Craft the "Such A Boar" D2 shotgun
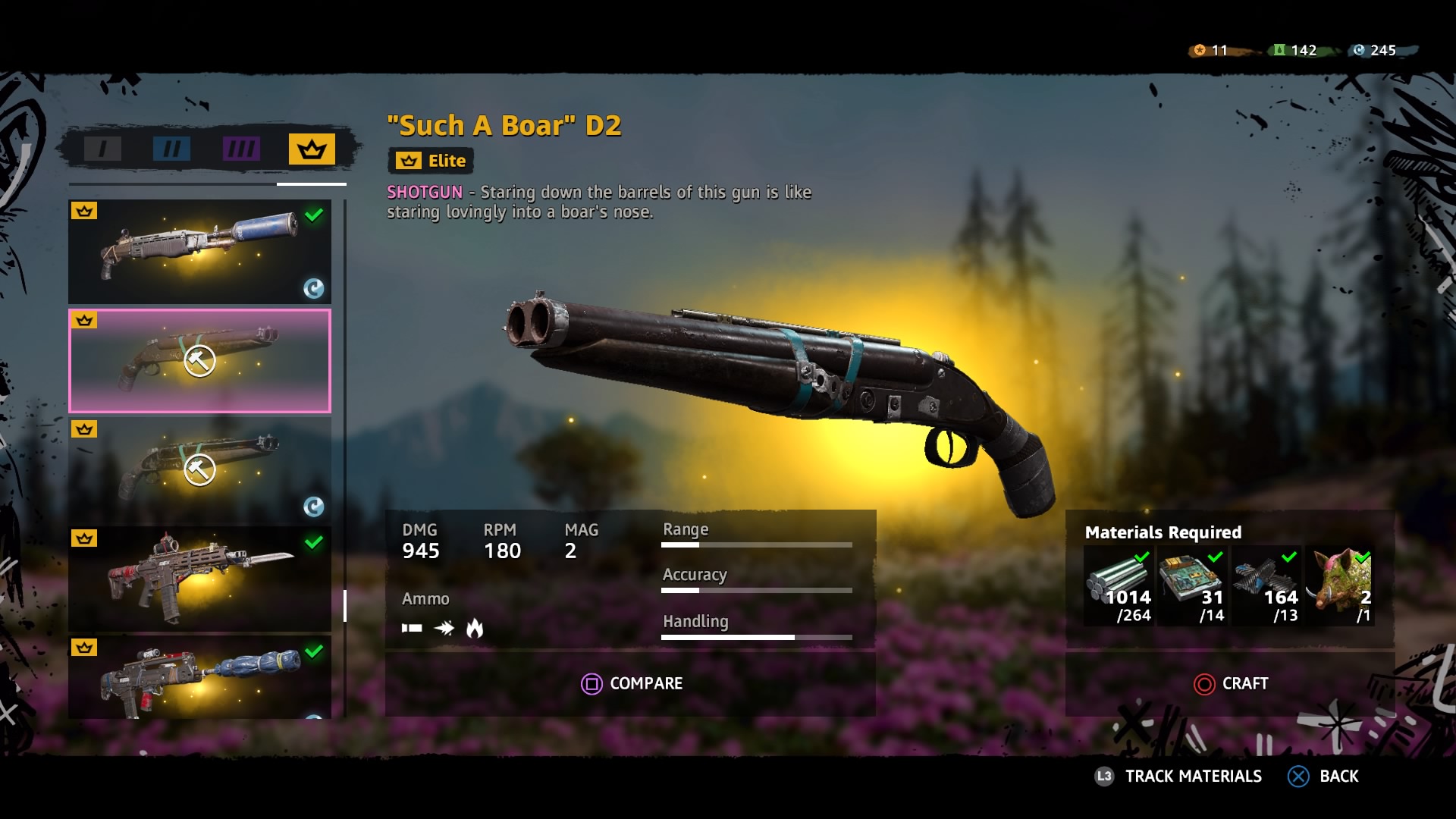Viewport: 1456px width, 819px height. pyautogui.click(x=1230, y=684)
